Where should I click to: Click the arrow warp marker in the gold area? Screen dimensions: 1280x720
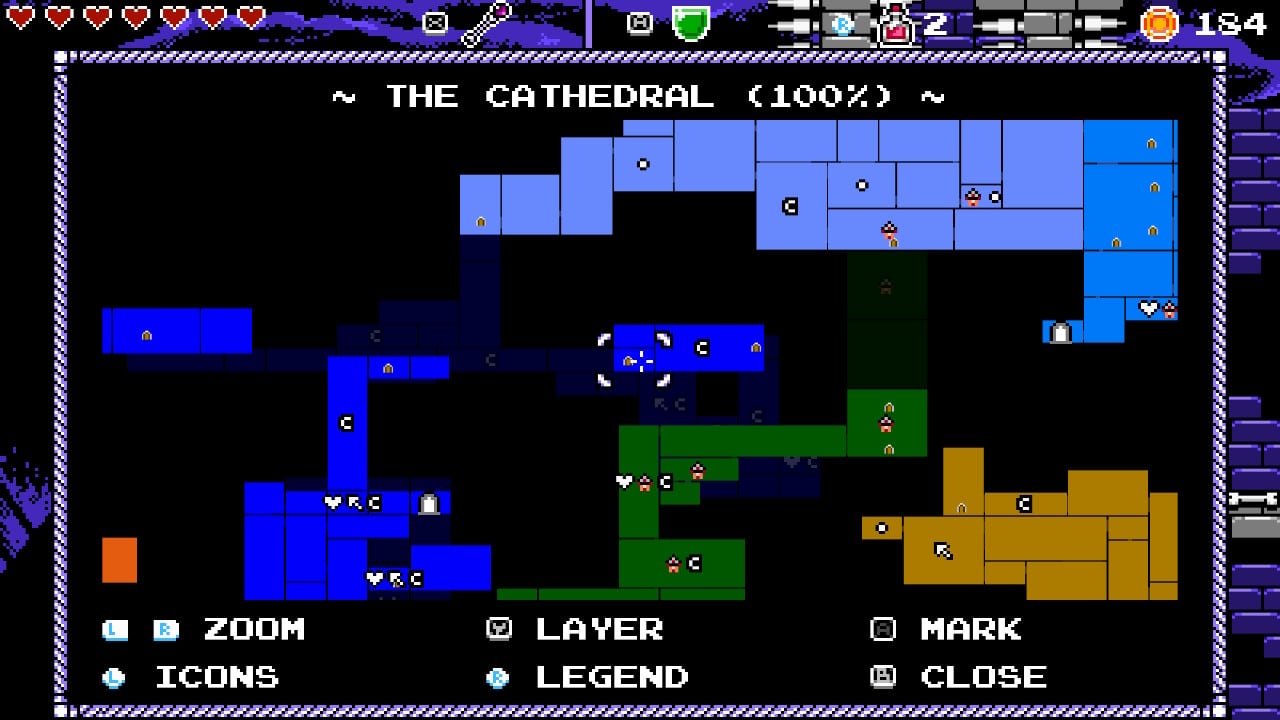point(944,548)
